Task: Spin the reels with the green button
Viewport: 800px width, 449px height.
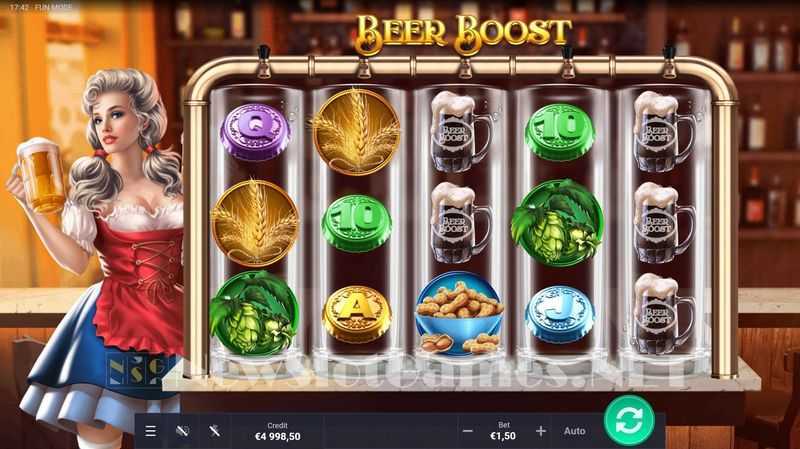Action: pos(629,421)
